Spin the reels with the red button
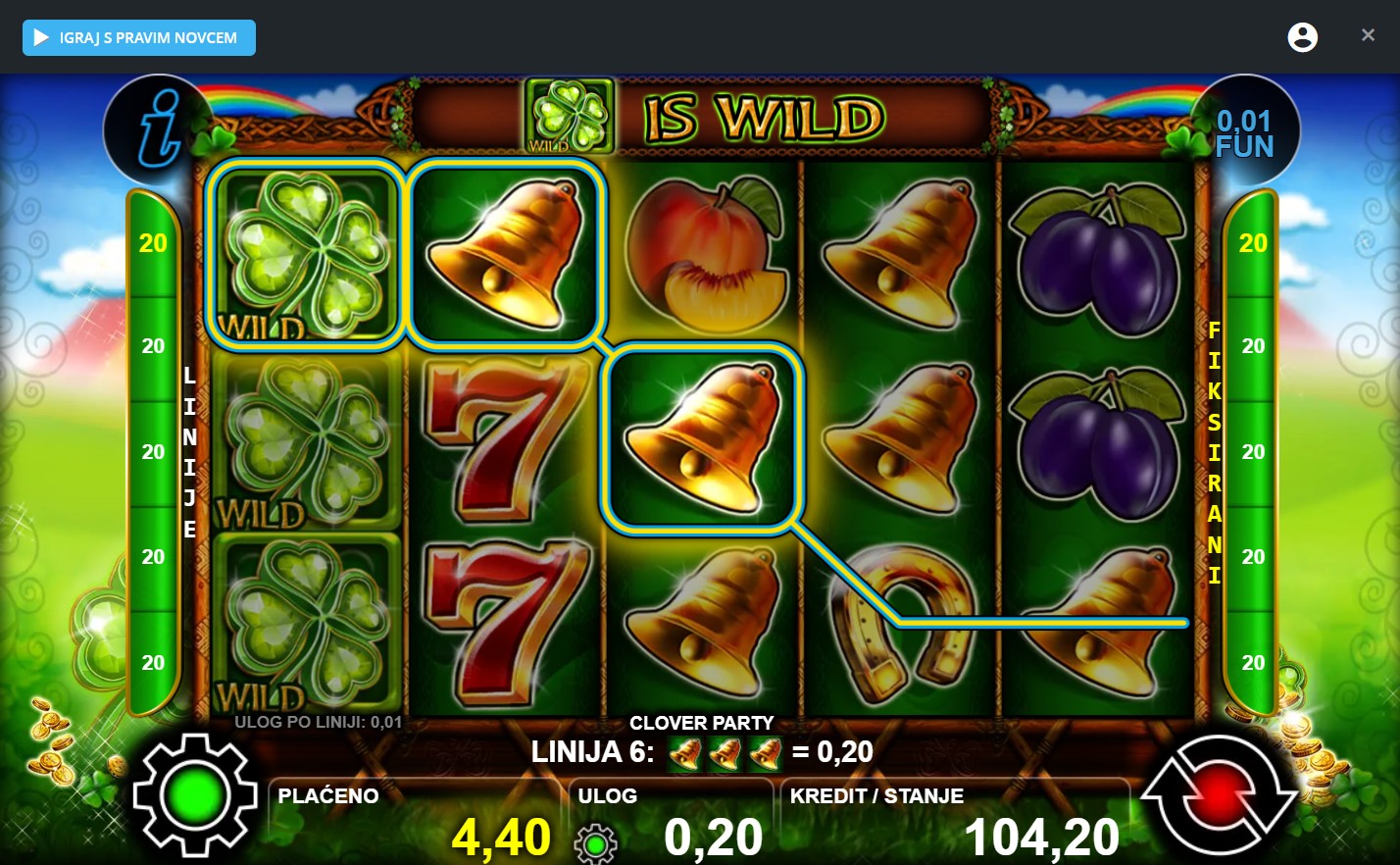The width and height of the screenshot is (1400, 865). pyautogui.click(x=1219, y=797)
